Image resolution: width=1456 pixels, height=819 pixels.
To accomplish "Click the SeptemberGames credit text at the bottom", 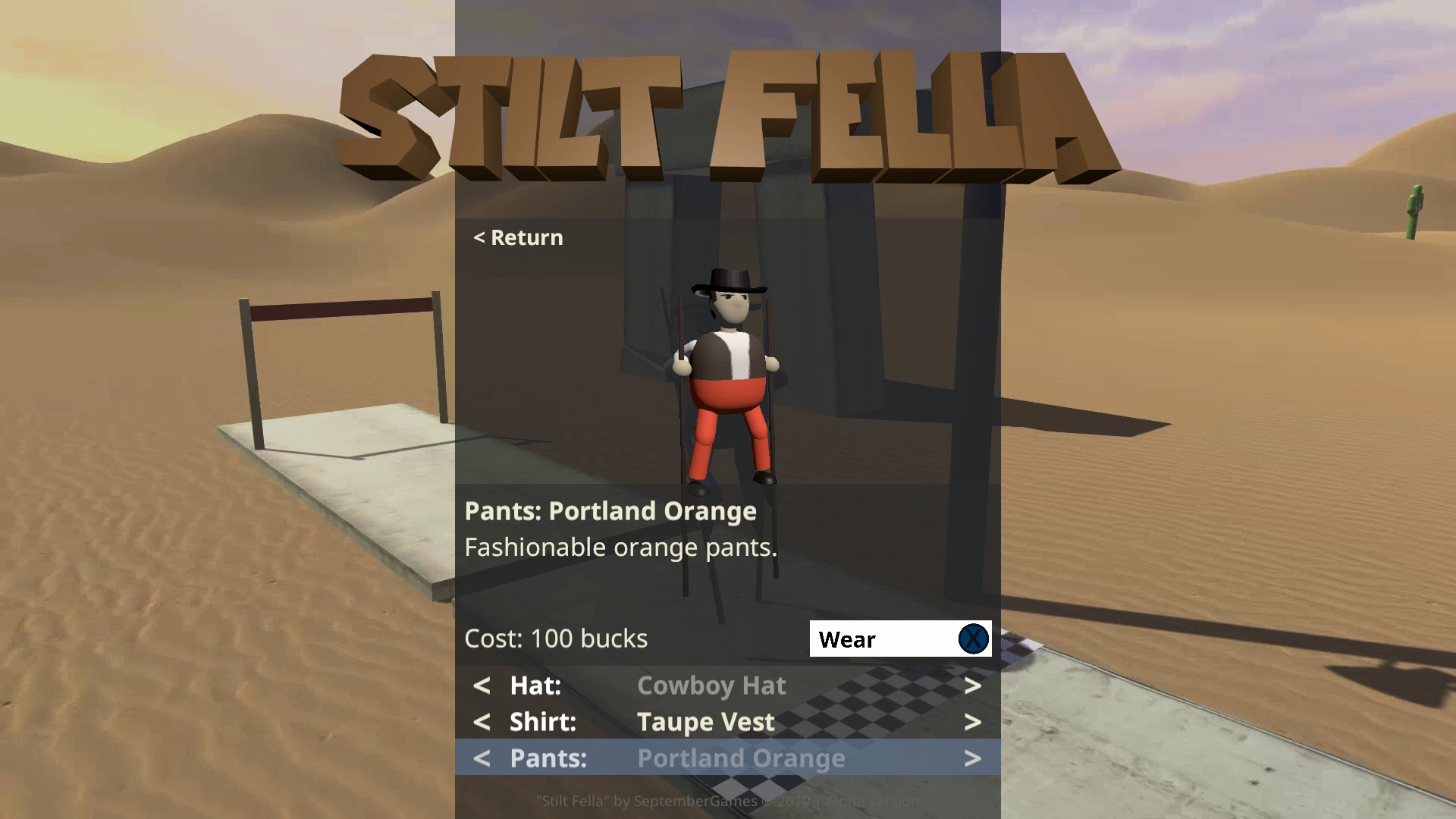I will coord(728,800).
